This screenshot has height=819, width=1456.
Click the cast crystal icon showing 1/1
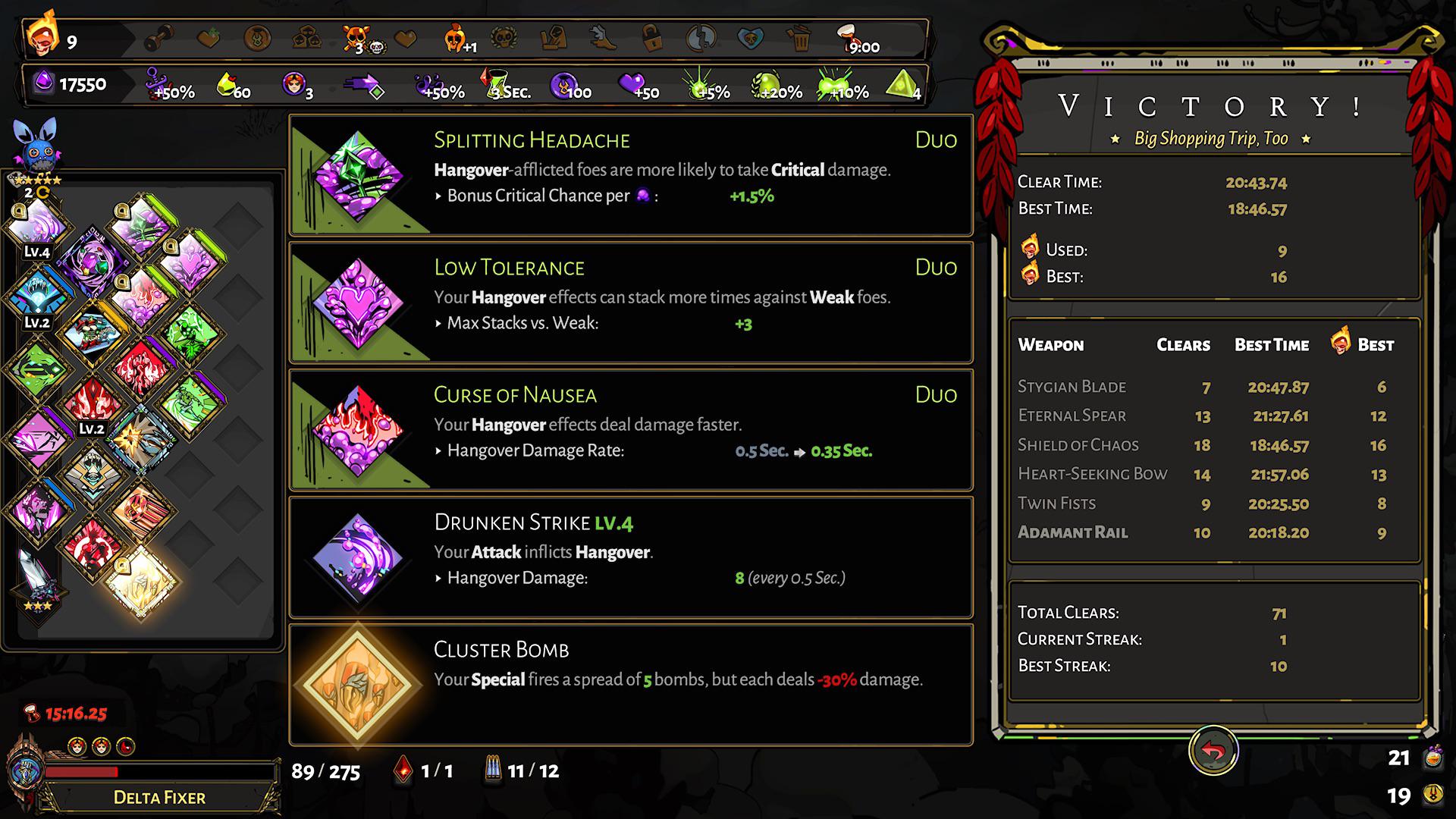tap(402, 769)
